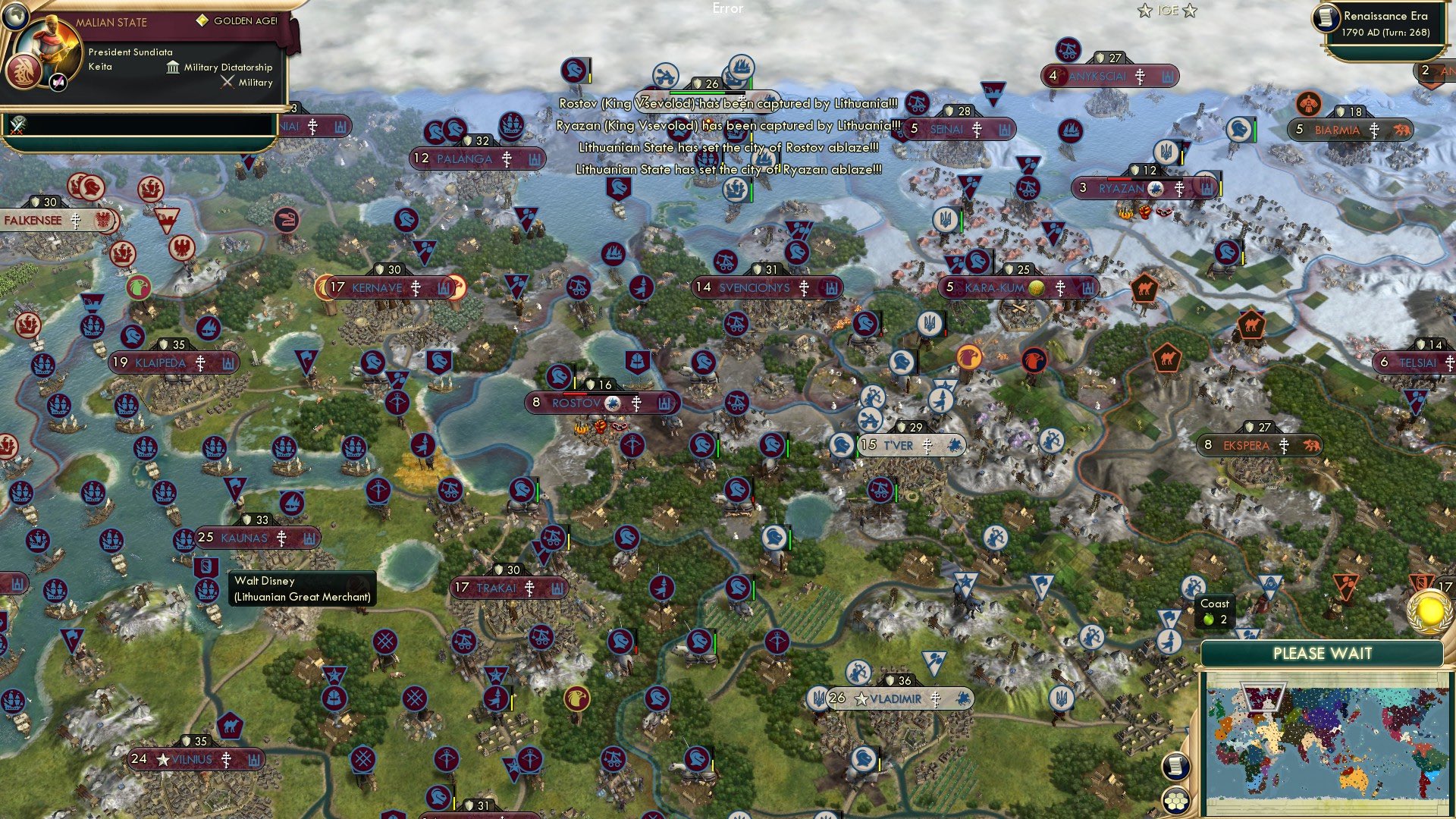
Task: Click the scroll icon beside Renaissance Era
Action: click(1327, 18)
